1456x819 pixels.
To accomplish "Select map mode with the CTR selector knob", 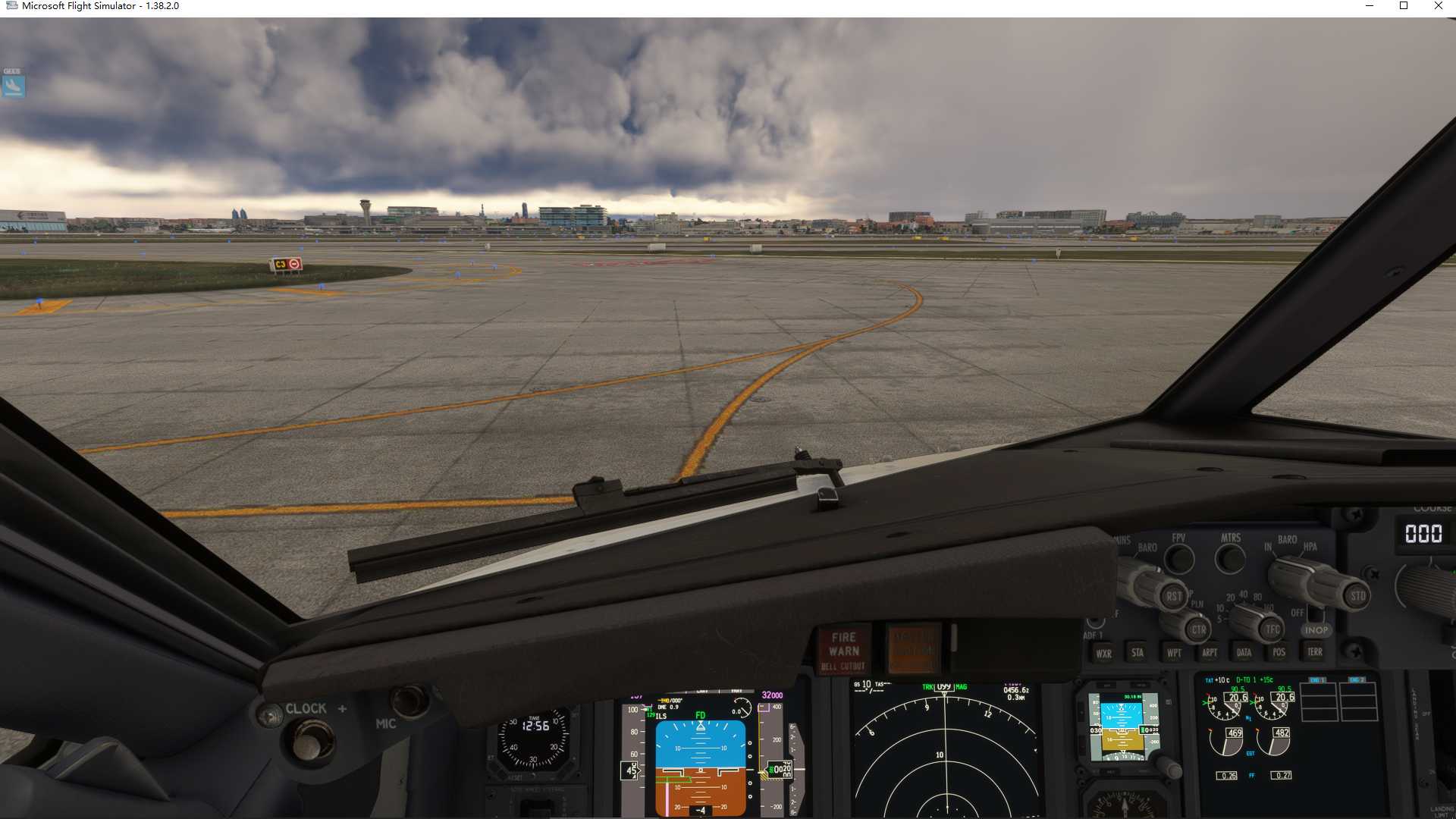I will pos(1198,629).
